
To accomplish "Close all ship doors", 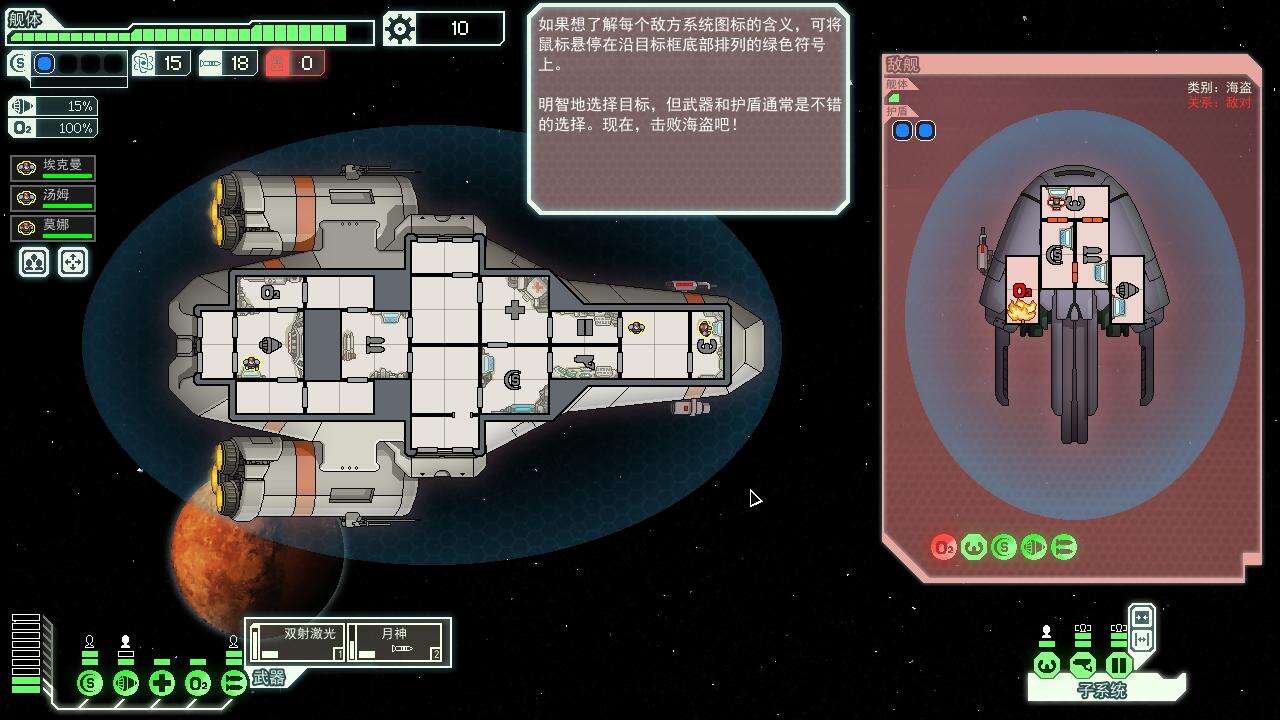I will click(1141, 640).
